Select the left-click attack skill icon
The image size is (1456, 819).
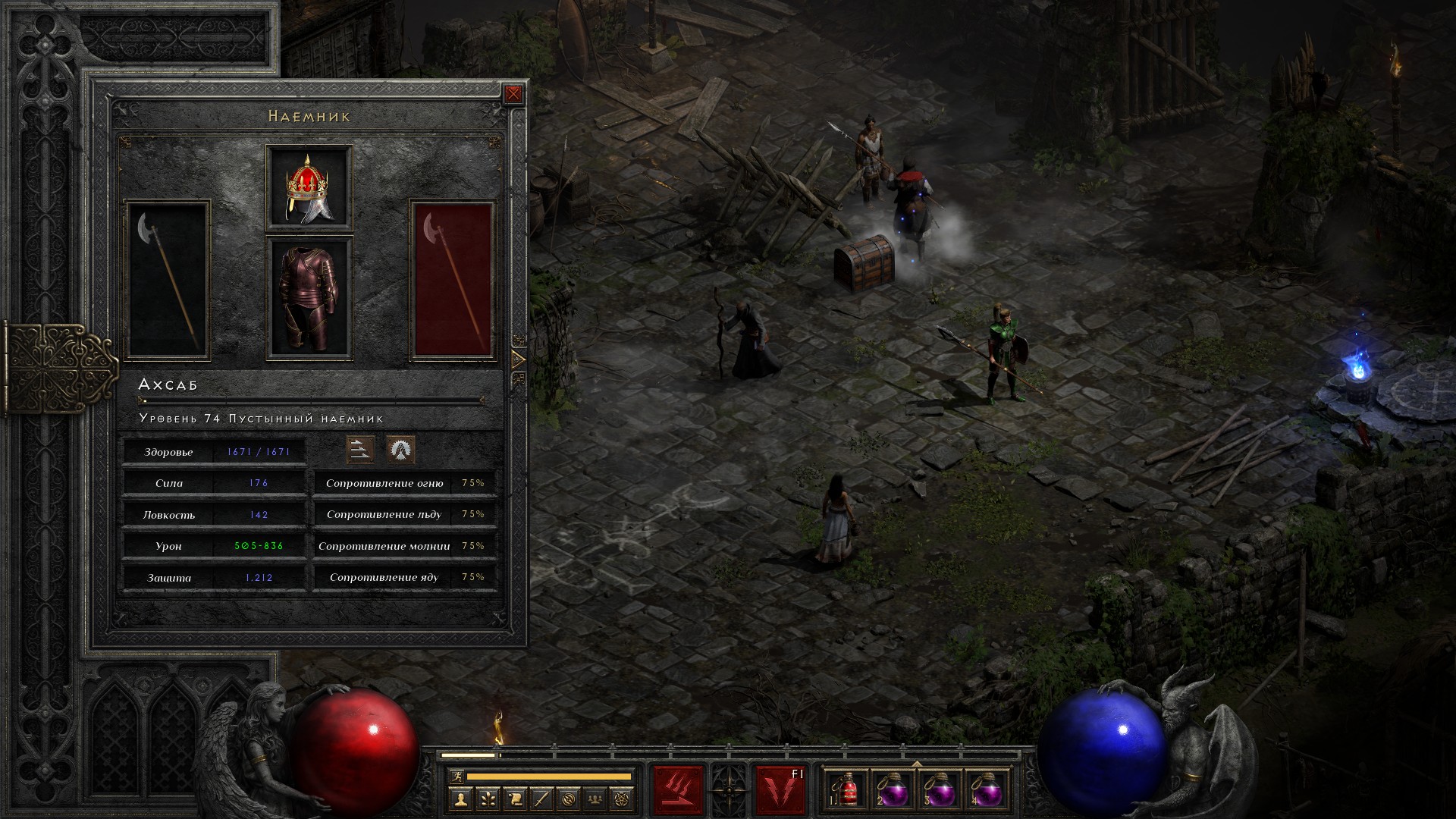click(x=678, y=791)
